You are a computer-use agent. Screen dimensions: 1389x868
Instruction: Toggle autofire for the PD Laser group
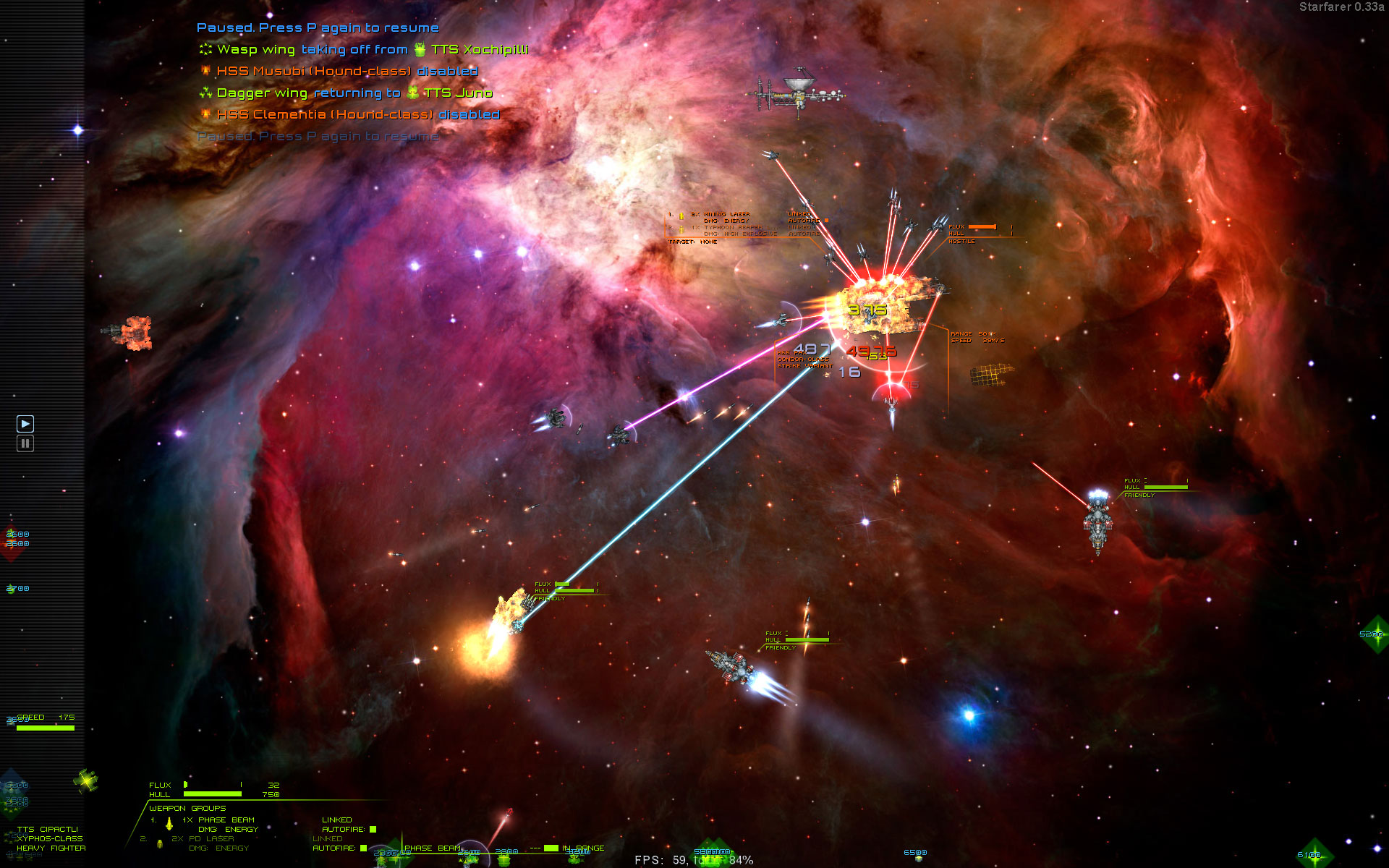point(362,848)
